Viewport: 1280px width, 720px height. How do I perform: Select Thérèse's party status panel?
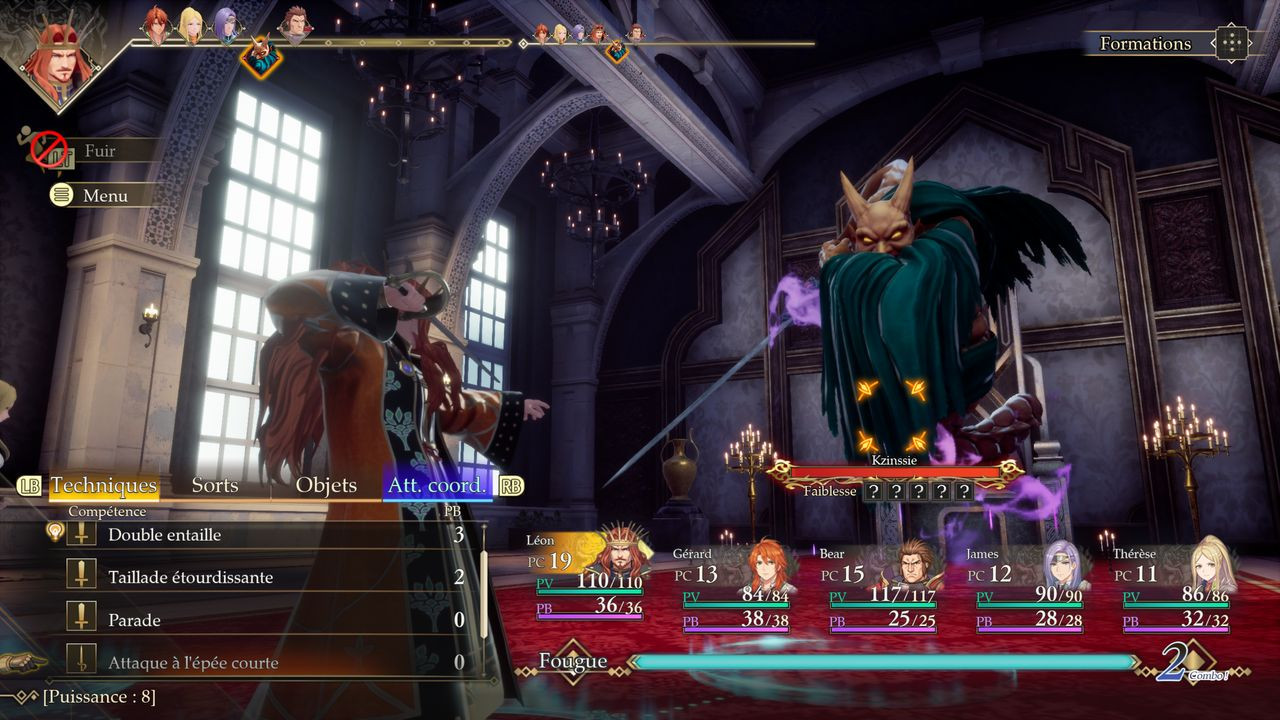tap(1176, 588)
